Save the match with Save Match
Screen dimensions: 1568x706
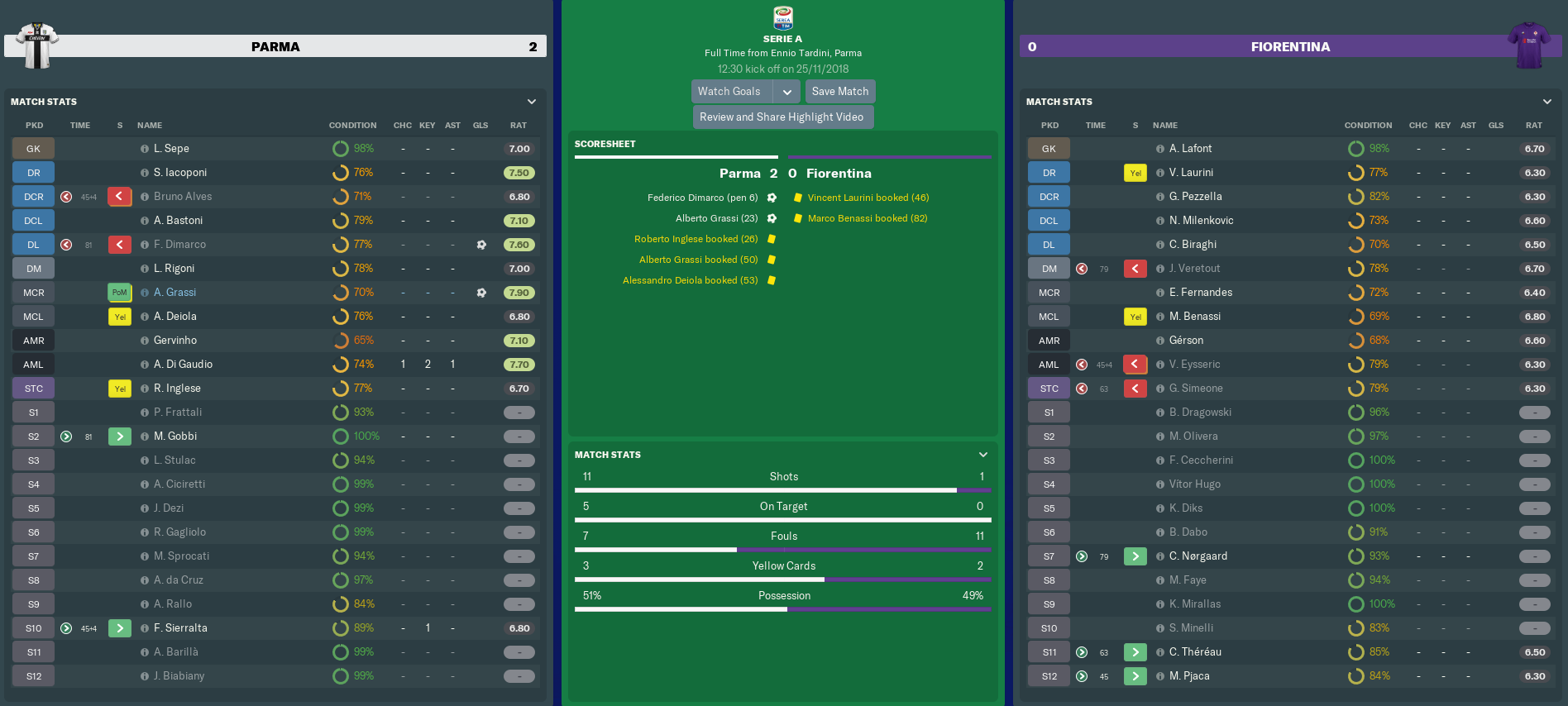[839, 92]
